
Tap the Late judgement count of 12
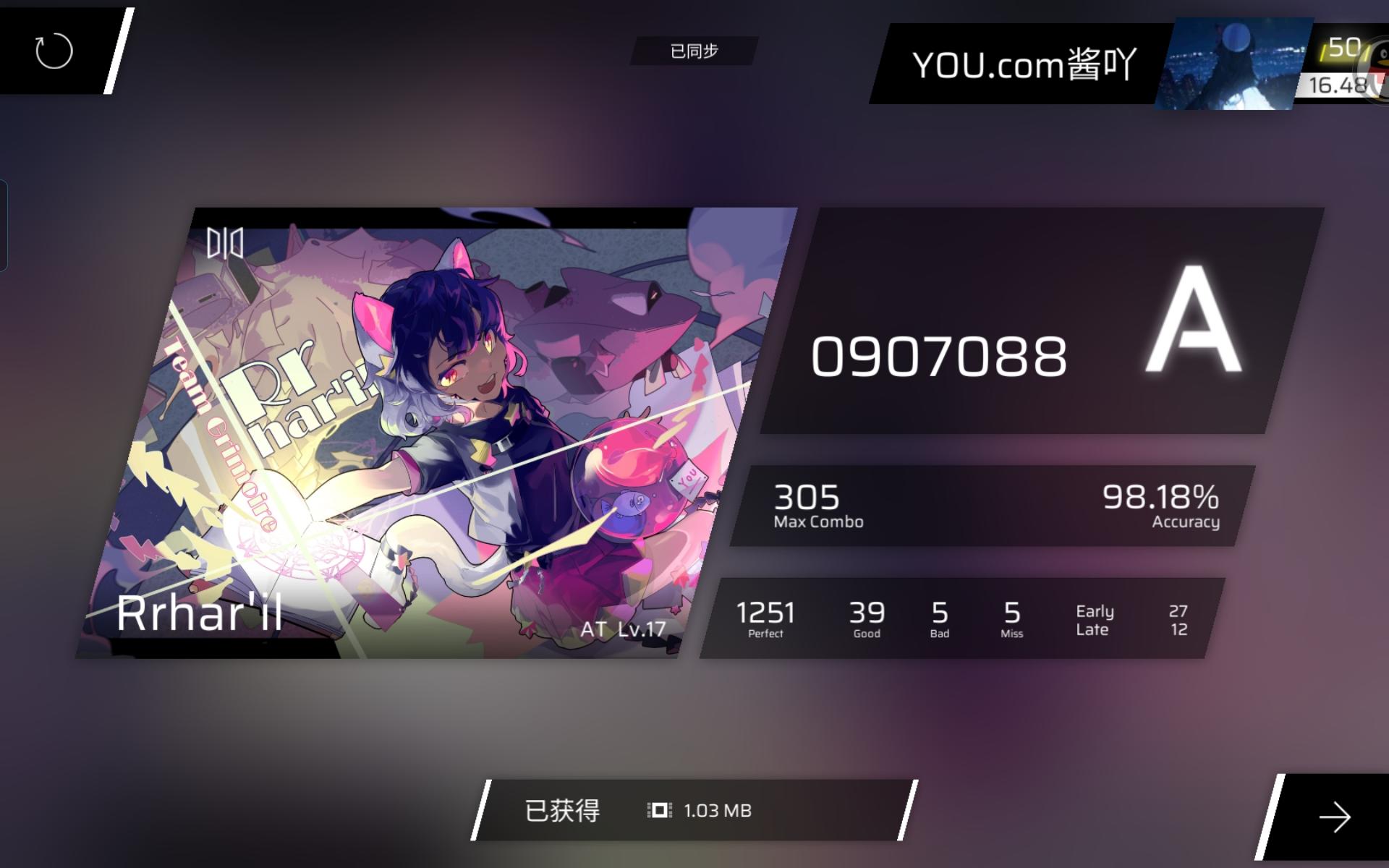click(1179, 629)
